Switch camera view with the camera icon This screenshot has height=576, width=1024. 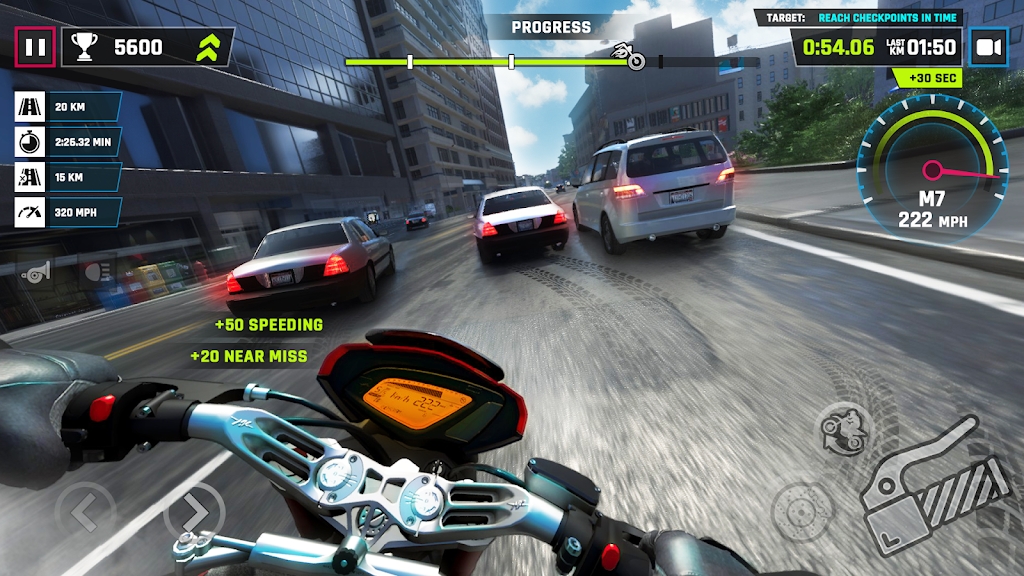[988, 47]
